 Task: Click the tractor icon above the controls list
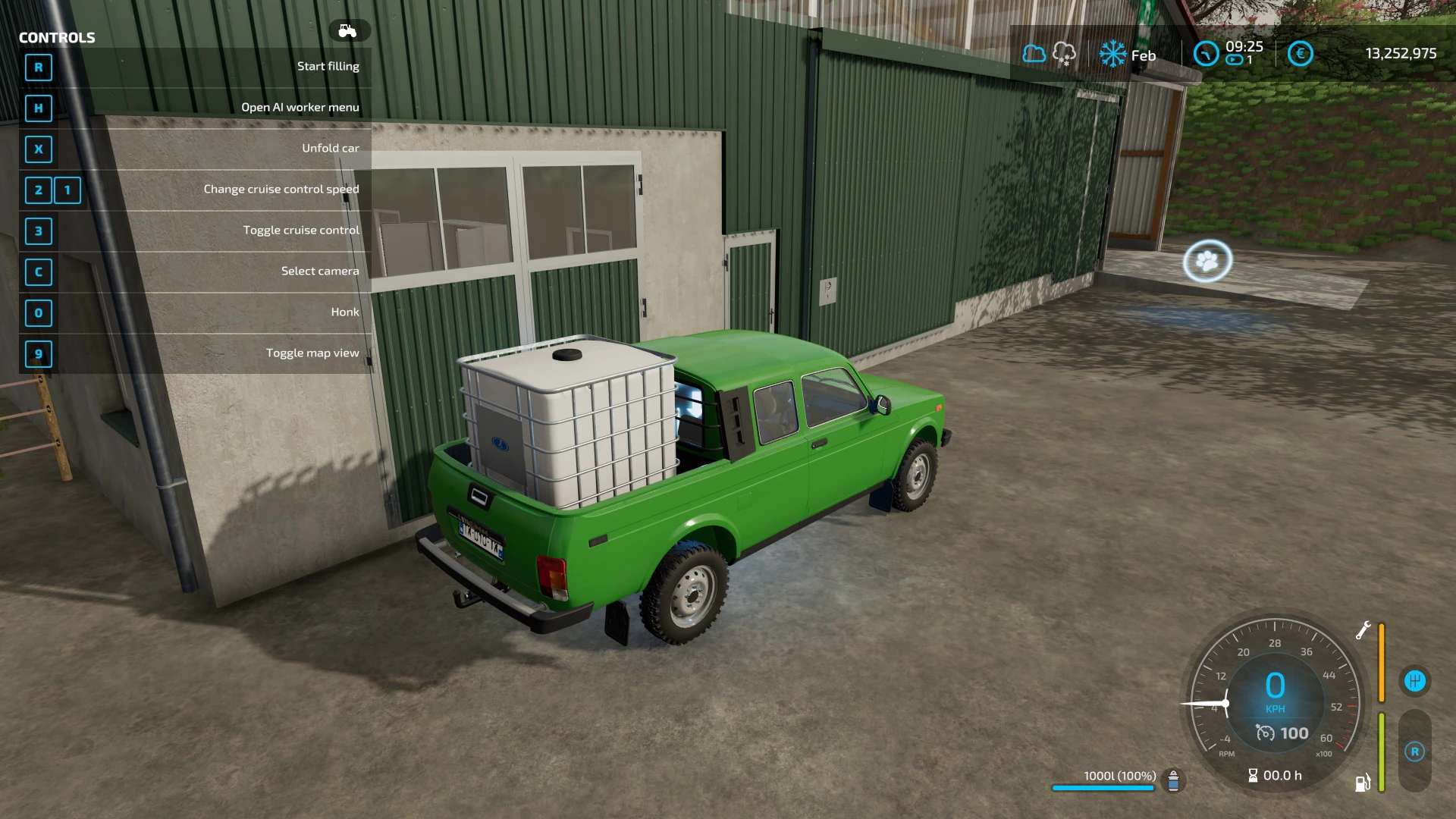pyautogui.click(x=348, y=31)
